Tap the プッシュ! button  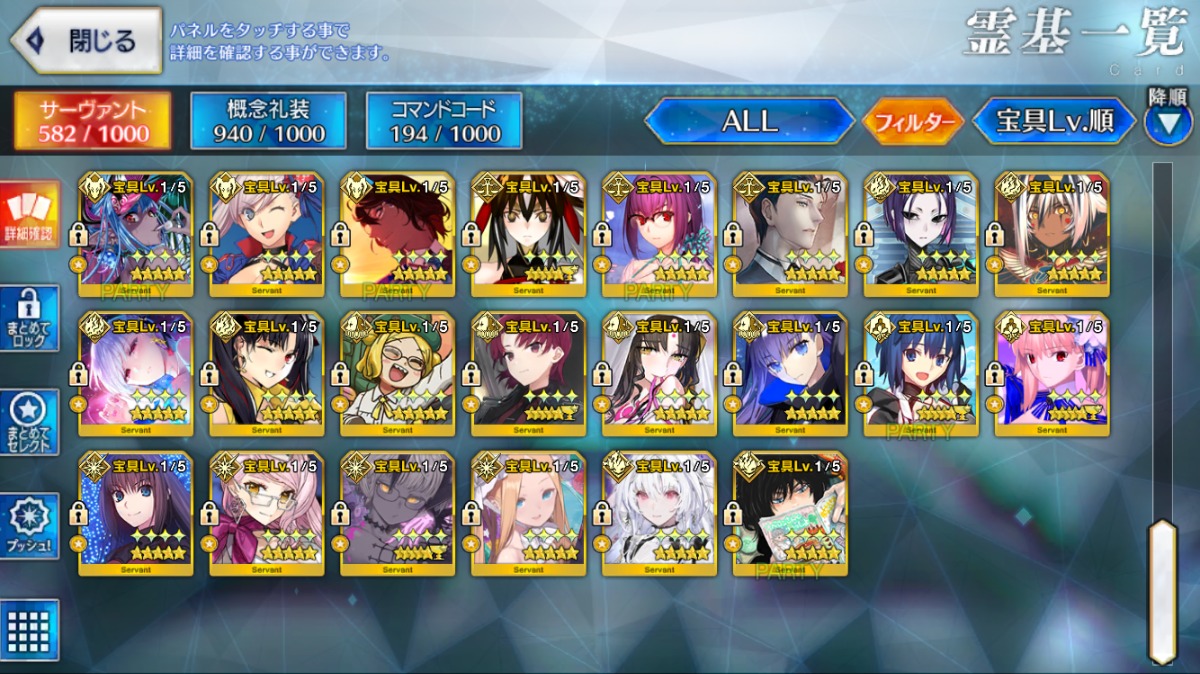29,526
